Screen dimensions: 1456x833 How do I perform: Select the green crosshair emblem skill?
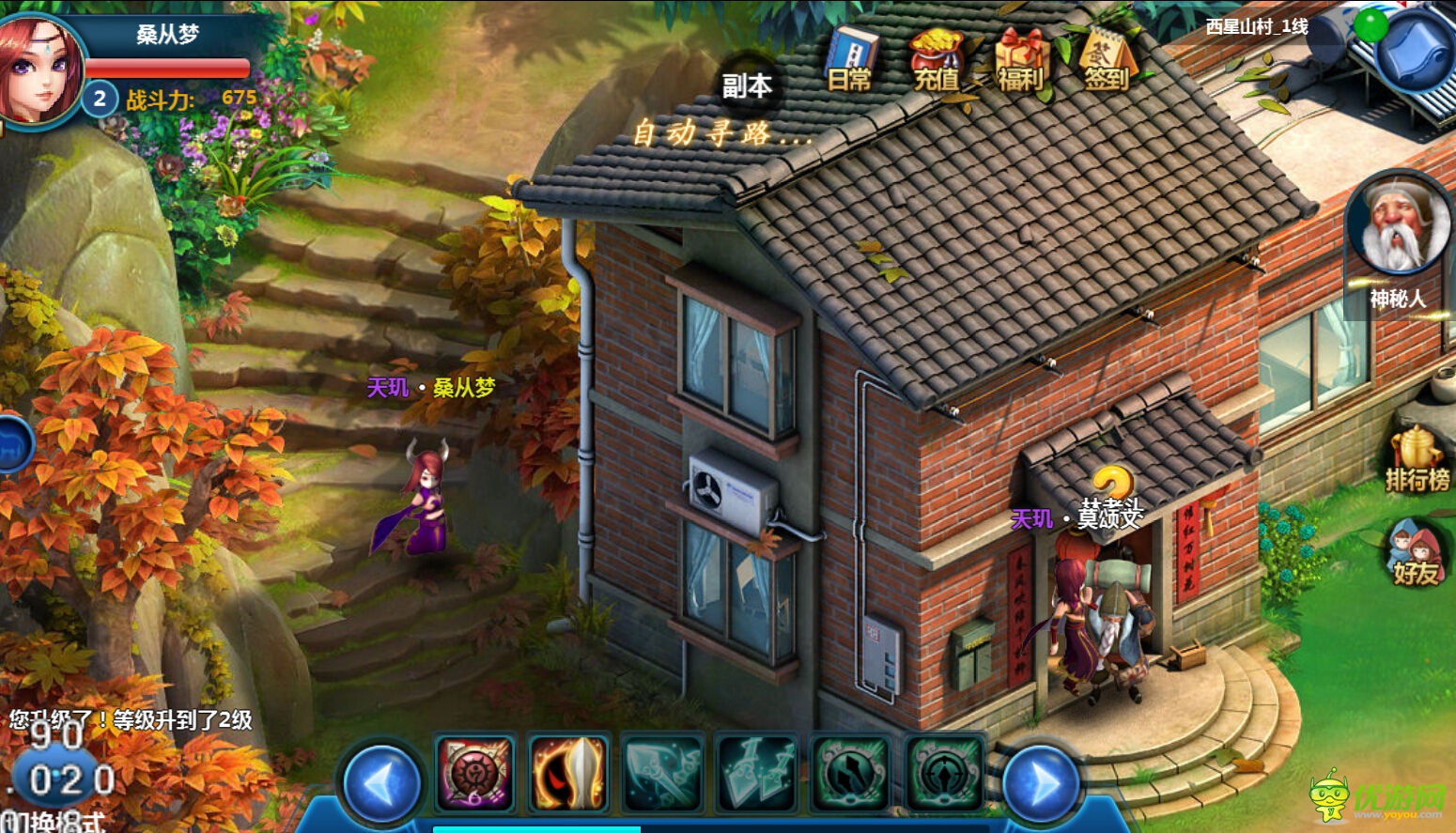(945, 774)
